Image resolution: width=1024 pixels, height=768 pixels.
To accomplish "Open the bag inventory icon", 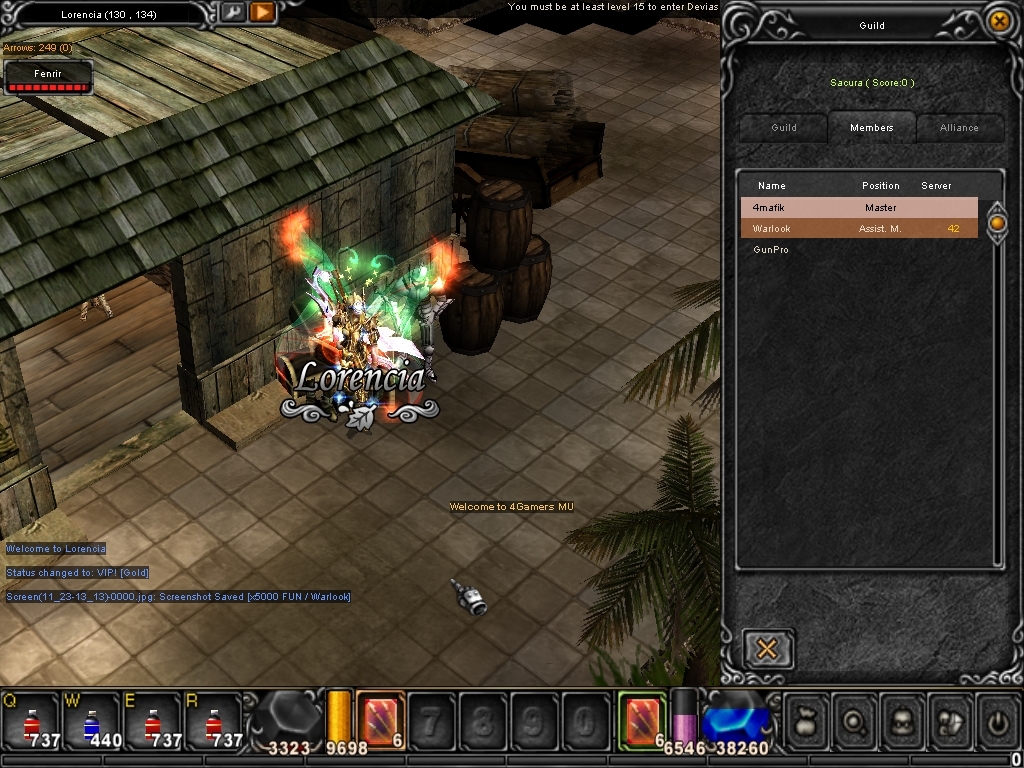I will (808, 719).
